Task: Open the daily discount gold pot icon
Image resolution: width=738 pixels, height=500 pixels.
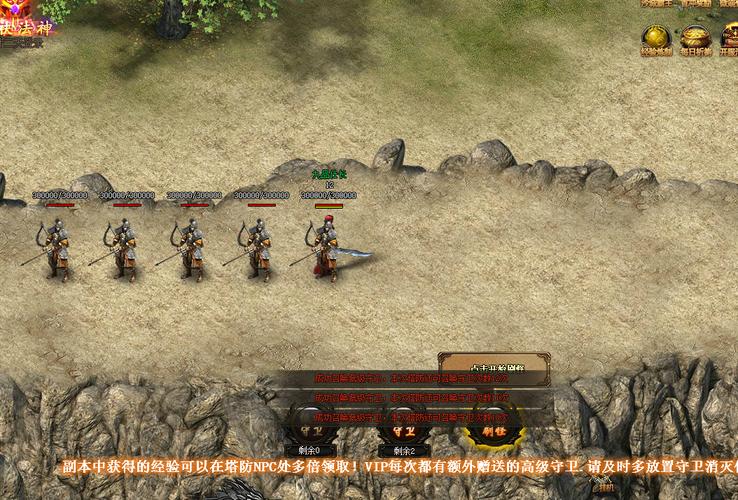Action: tap(696, 38)
